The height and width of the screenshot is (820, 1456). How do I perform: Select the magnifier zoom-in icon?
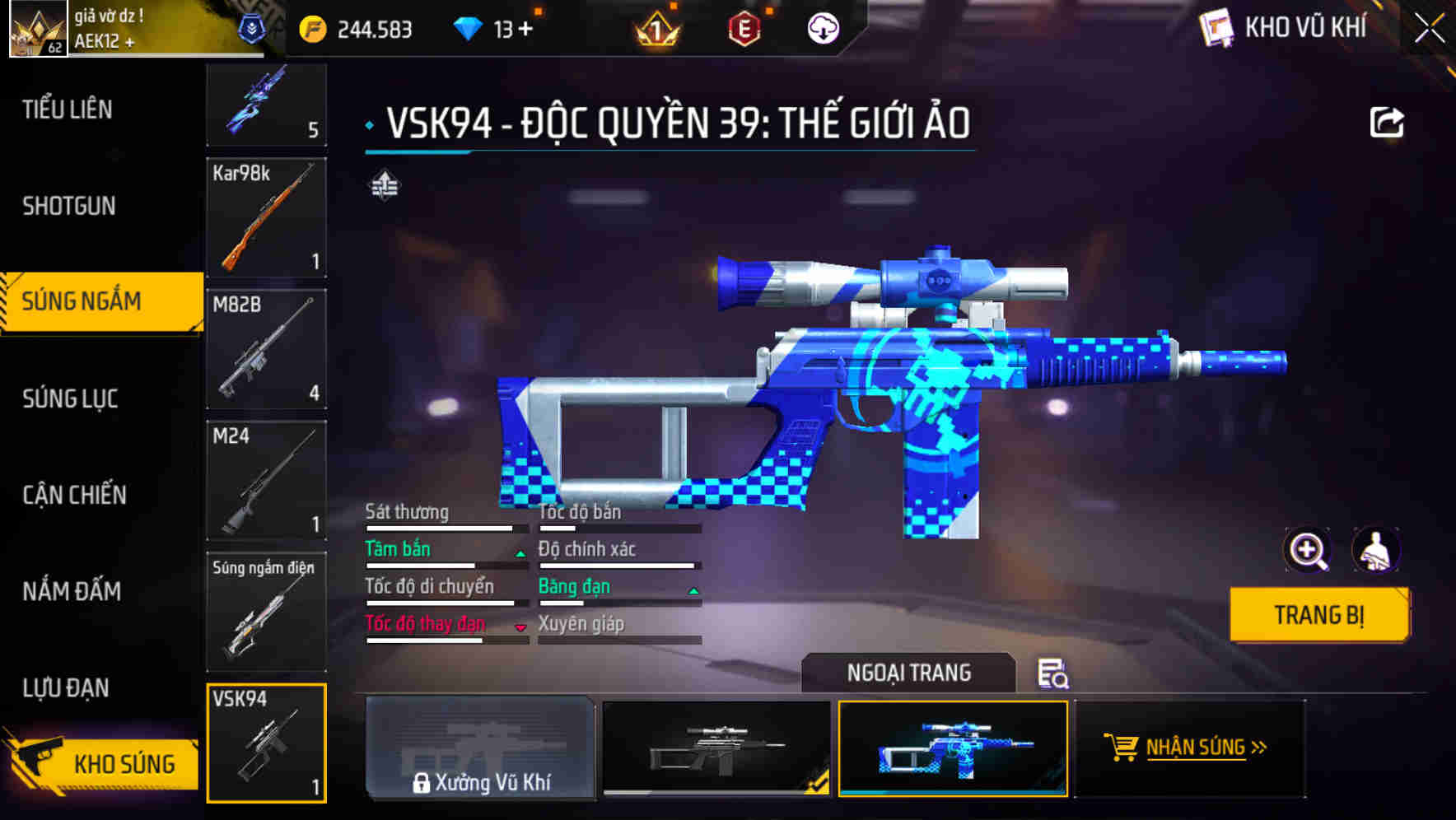tap(1308, 550)
